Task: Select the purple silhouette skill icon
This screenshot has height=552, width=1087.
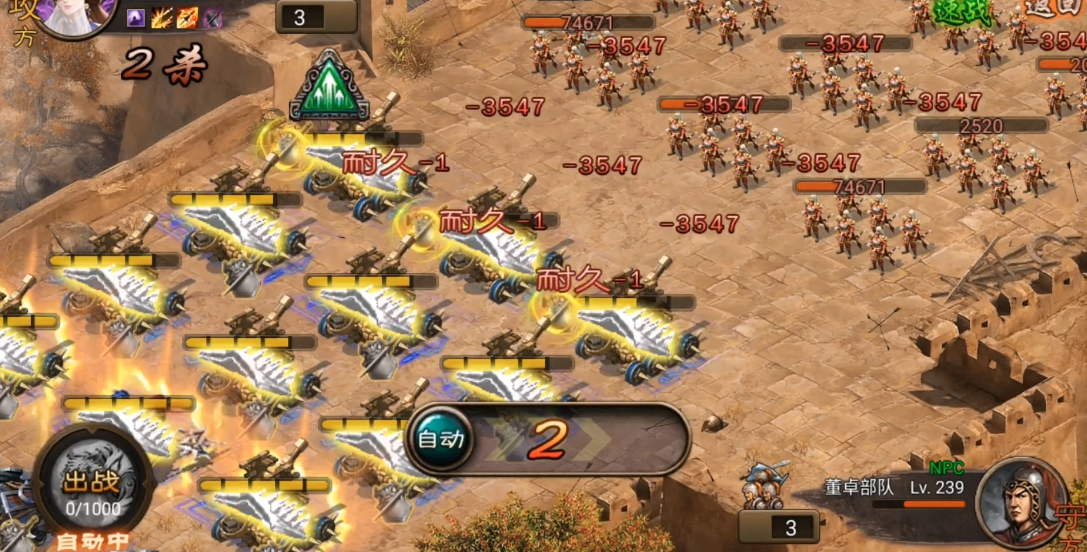Action: click(136, 18)
